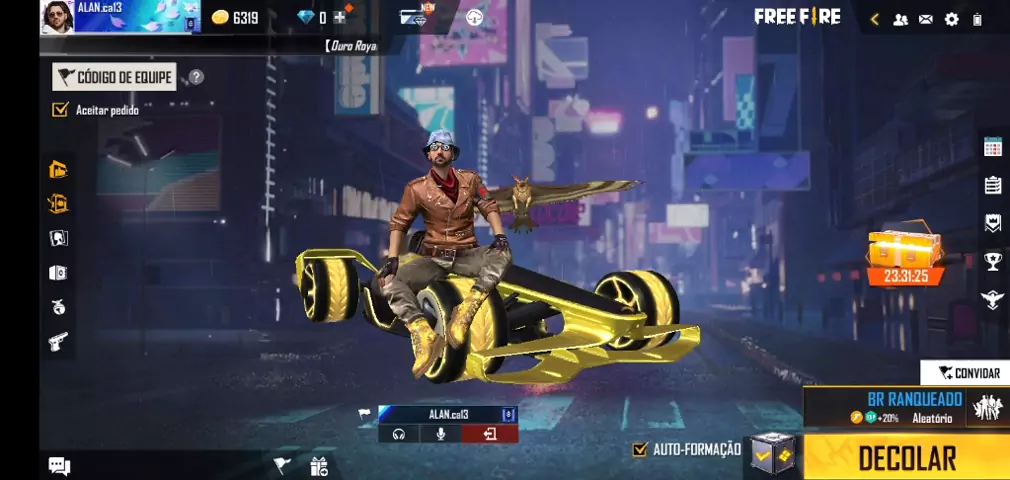The width and height of the screenshot is (1010, 480).
Task: Open the ALAN.cal3 profile avatar
Action: tap(57, 17)
